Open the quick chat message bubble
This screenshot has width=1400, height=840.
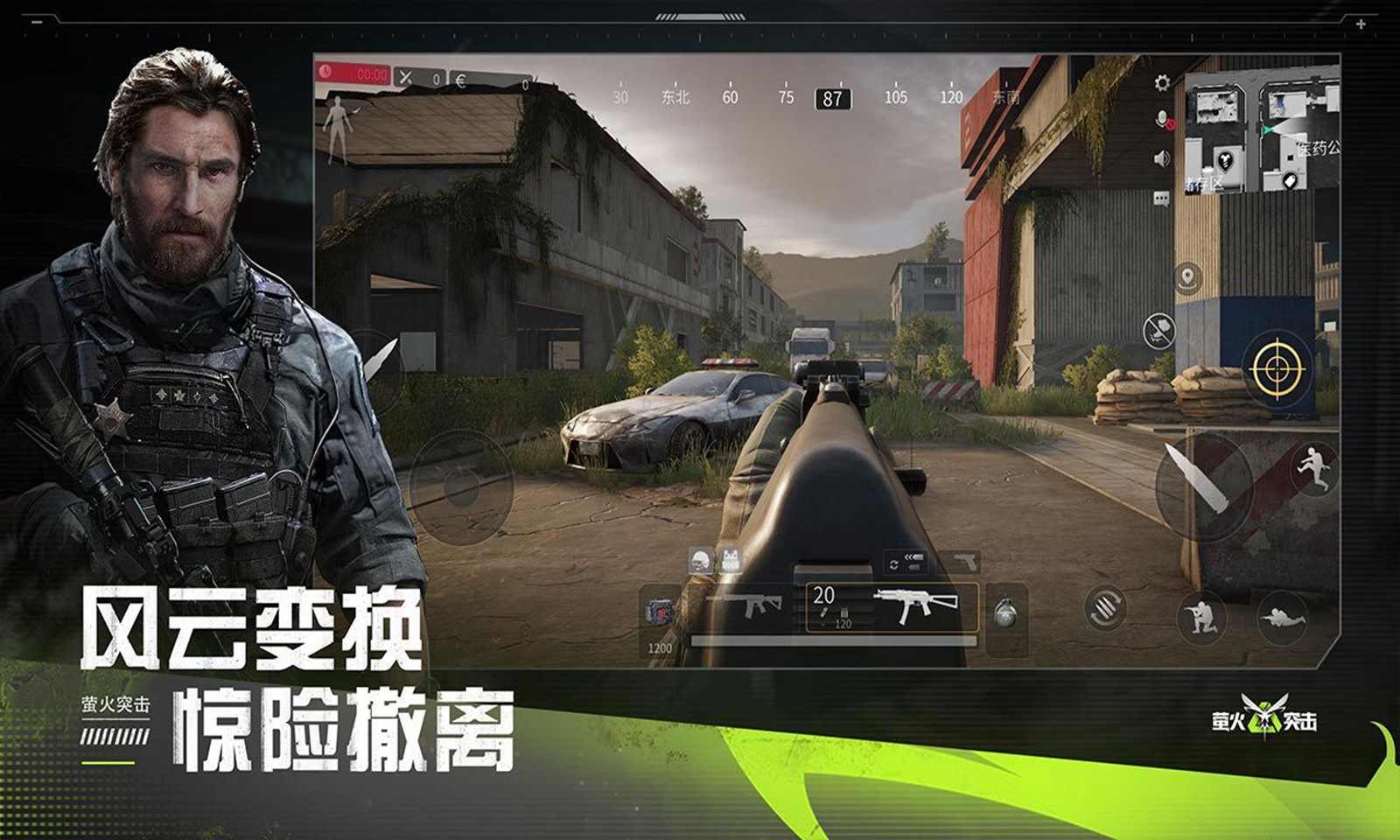(x=1160, y=197)
